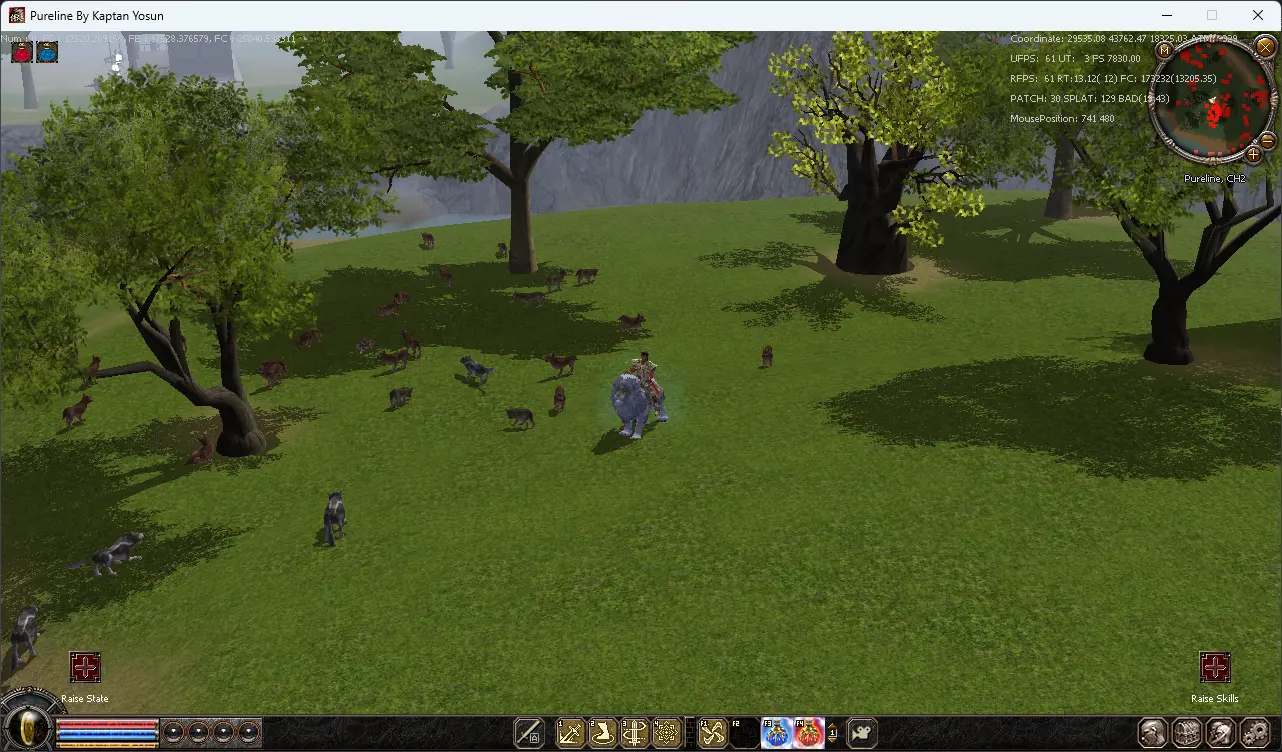Activate the skill in hotbar slot 1
The height and width of the screenshot is (752, 1282).
tap(571, 733)
